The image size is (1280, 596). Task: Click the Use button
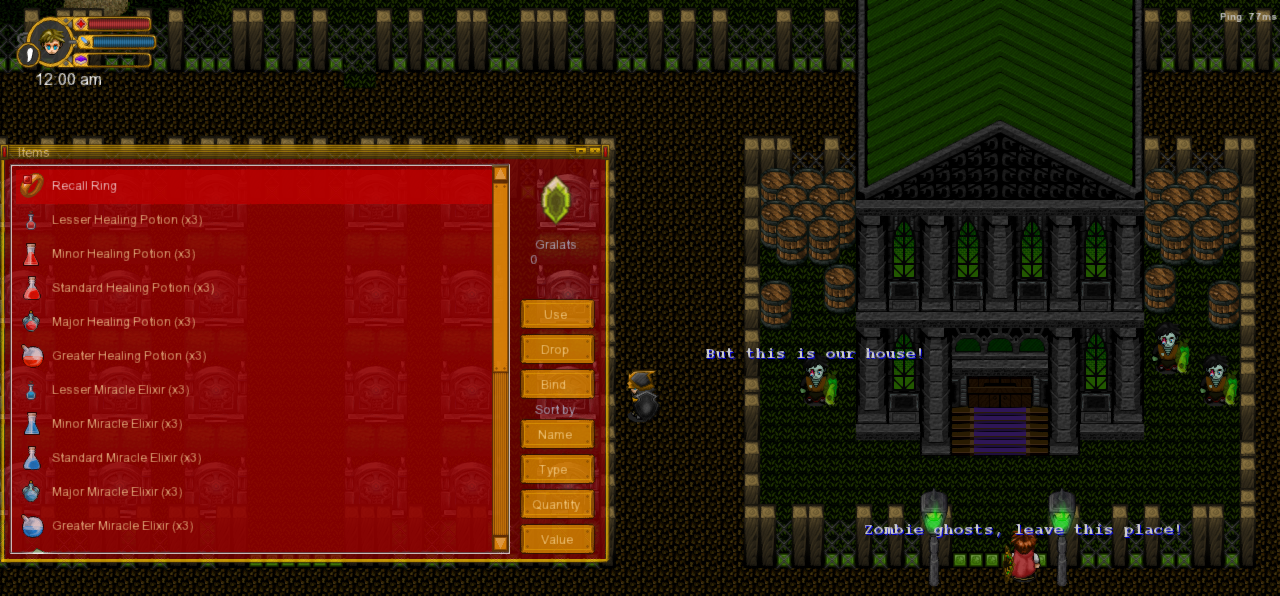[556, 315]
